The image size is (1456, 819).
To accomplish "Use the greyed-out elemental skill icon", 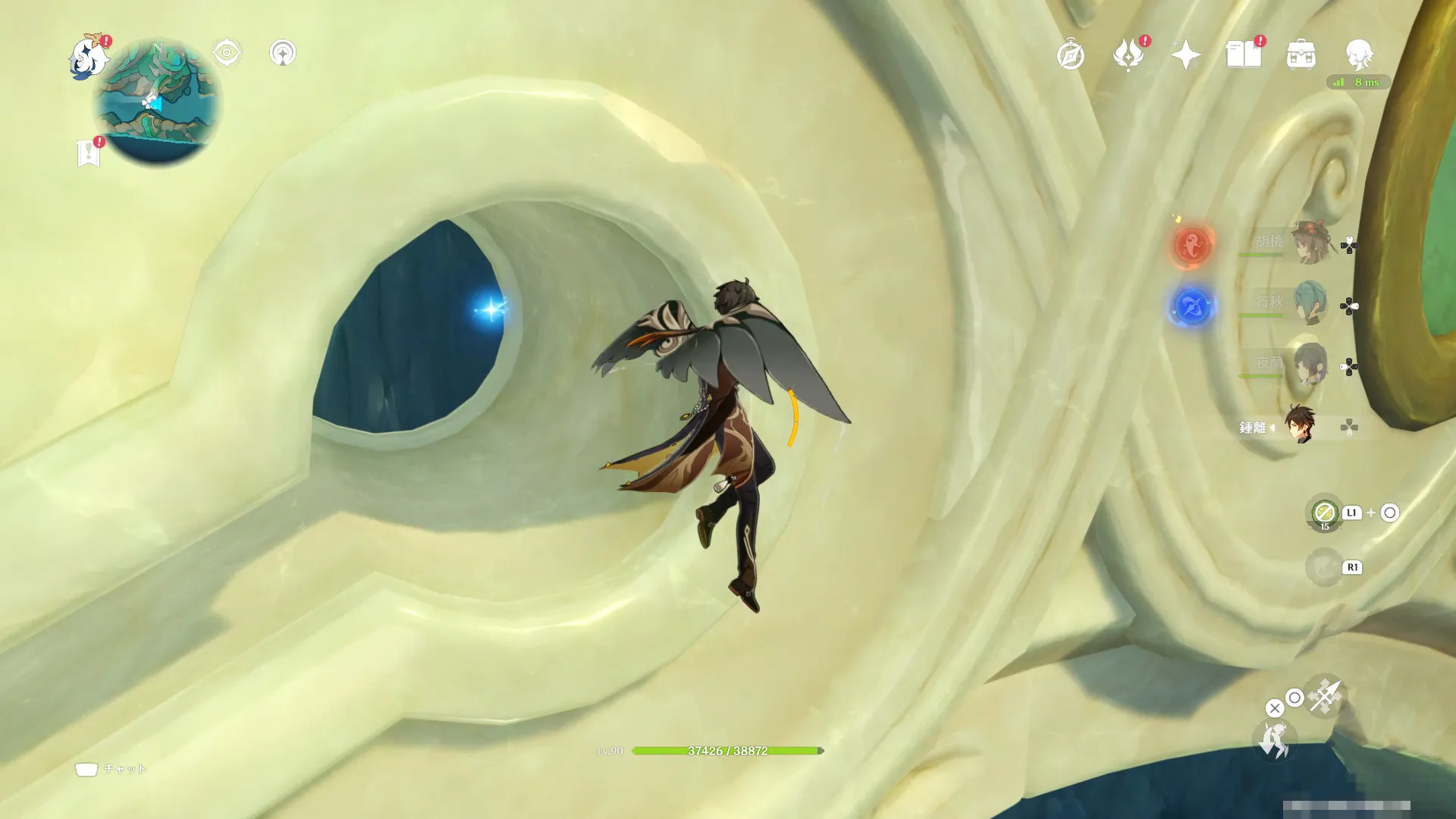I will pos(1324,567).
